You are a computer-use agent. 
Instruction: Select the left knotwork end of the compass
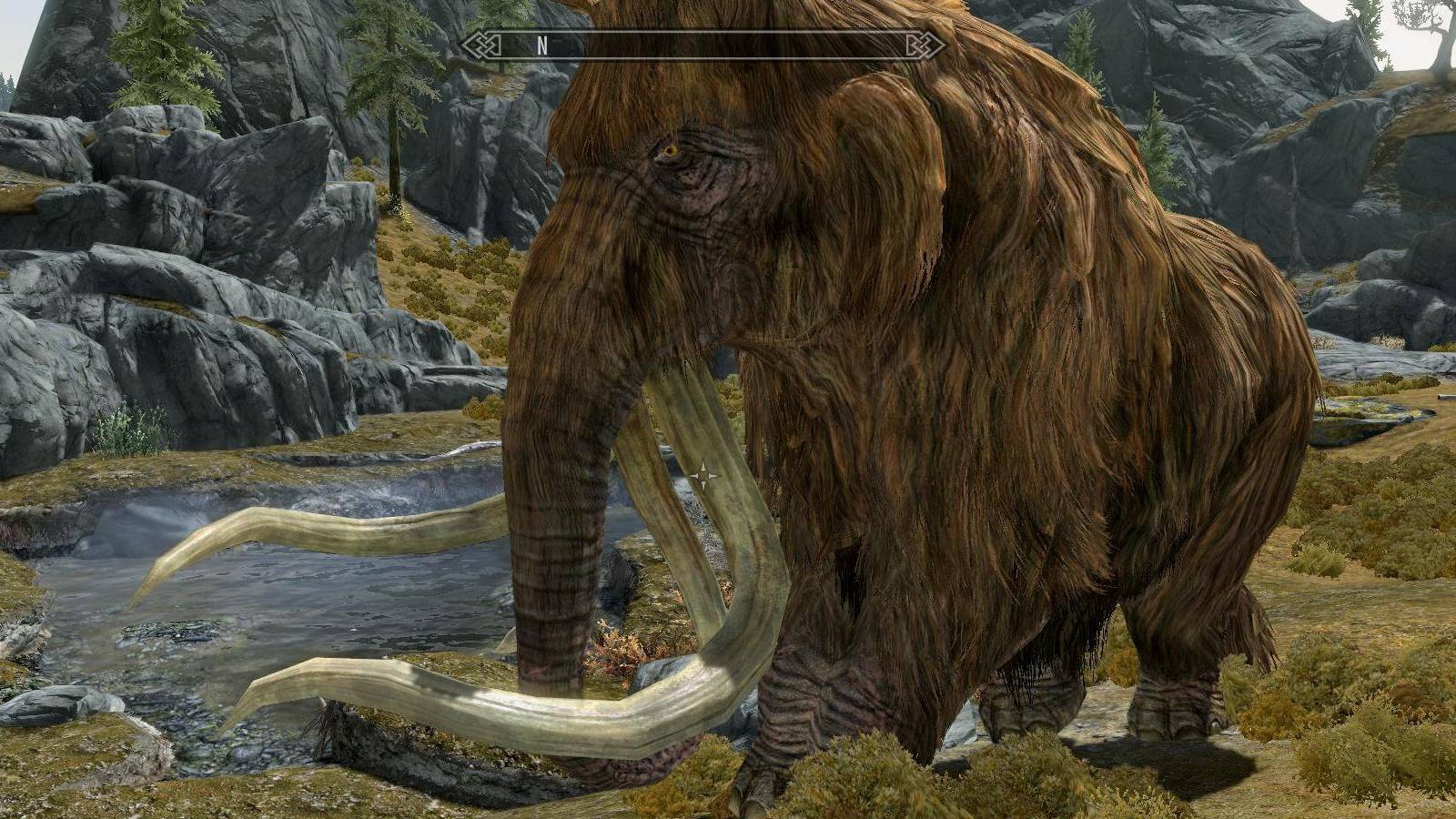pyautogui.click(x=480, y=43)
